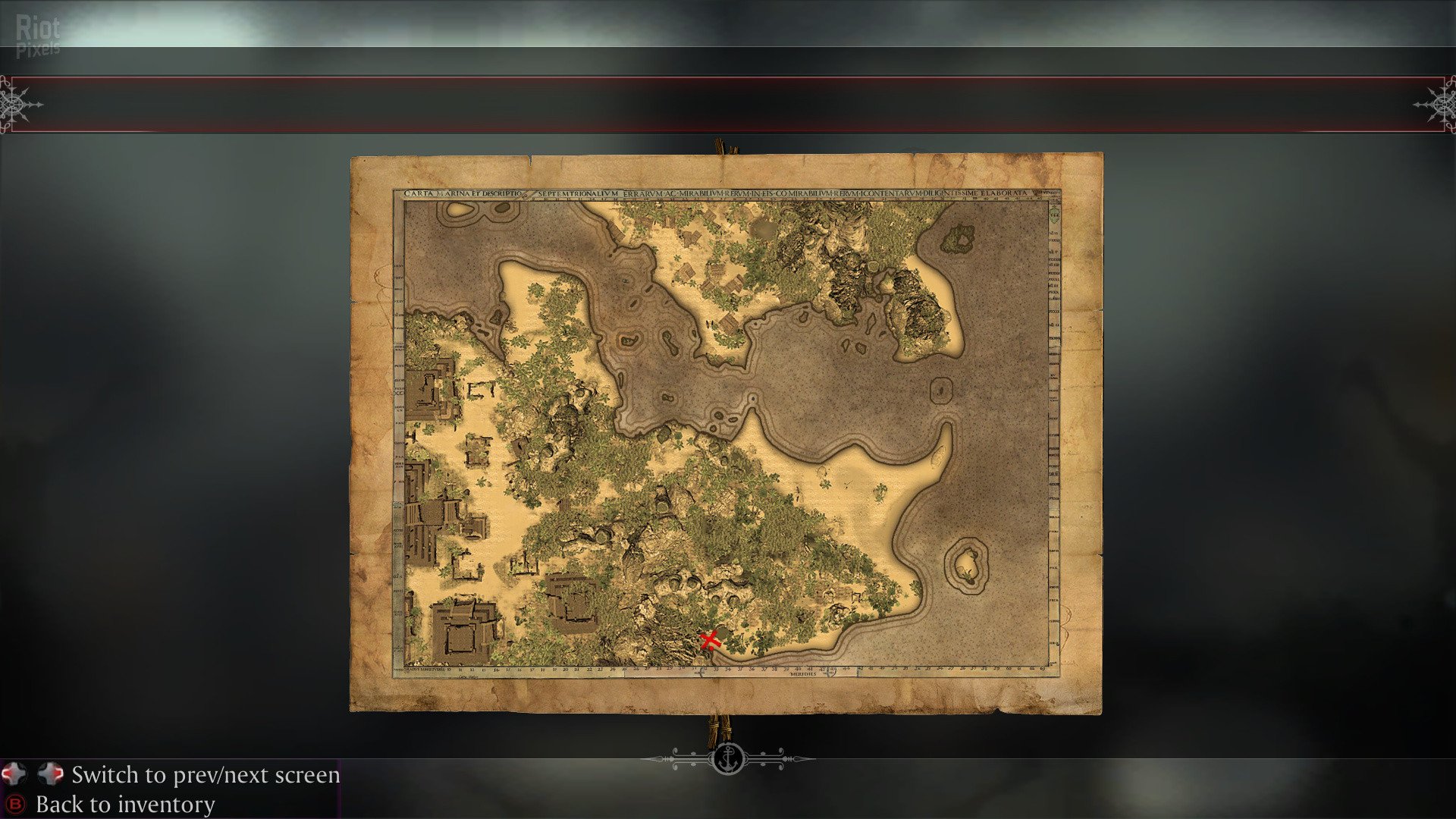The width and height of the screenshot is (1456, 819).
Task: Select the anchor emblem below the map
Action: point(728,758)
